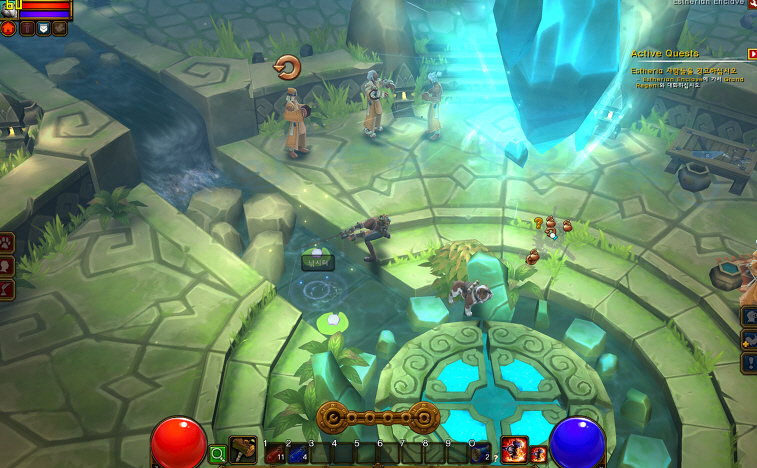Use the red health potion in slot 1
The height and width of the screenshot is (468, 757).
coord(273,454)
